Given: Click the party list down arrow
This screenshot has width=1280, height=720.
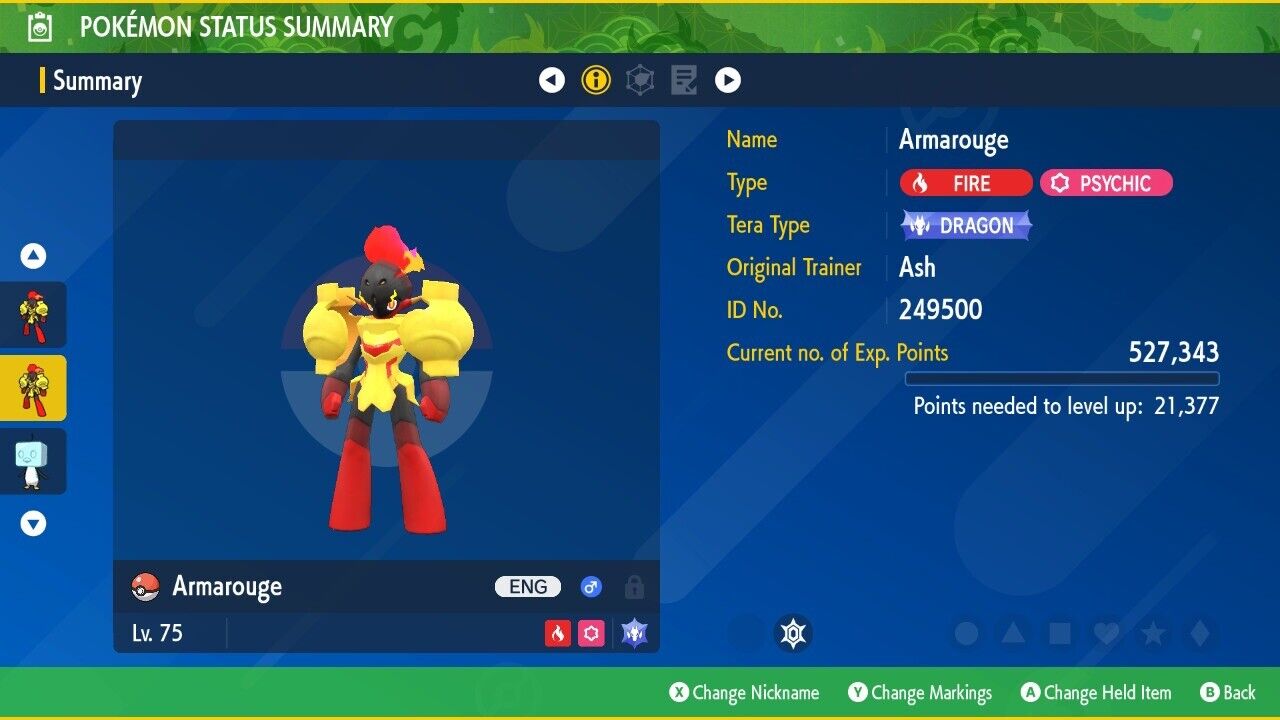Looking at the screenshot, I should tap(34, 523).
